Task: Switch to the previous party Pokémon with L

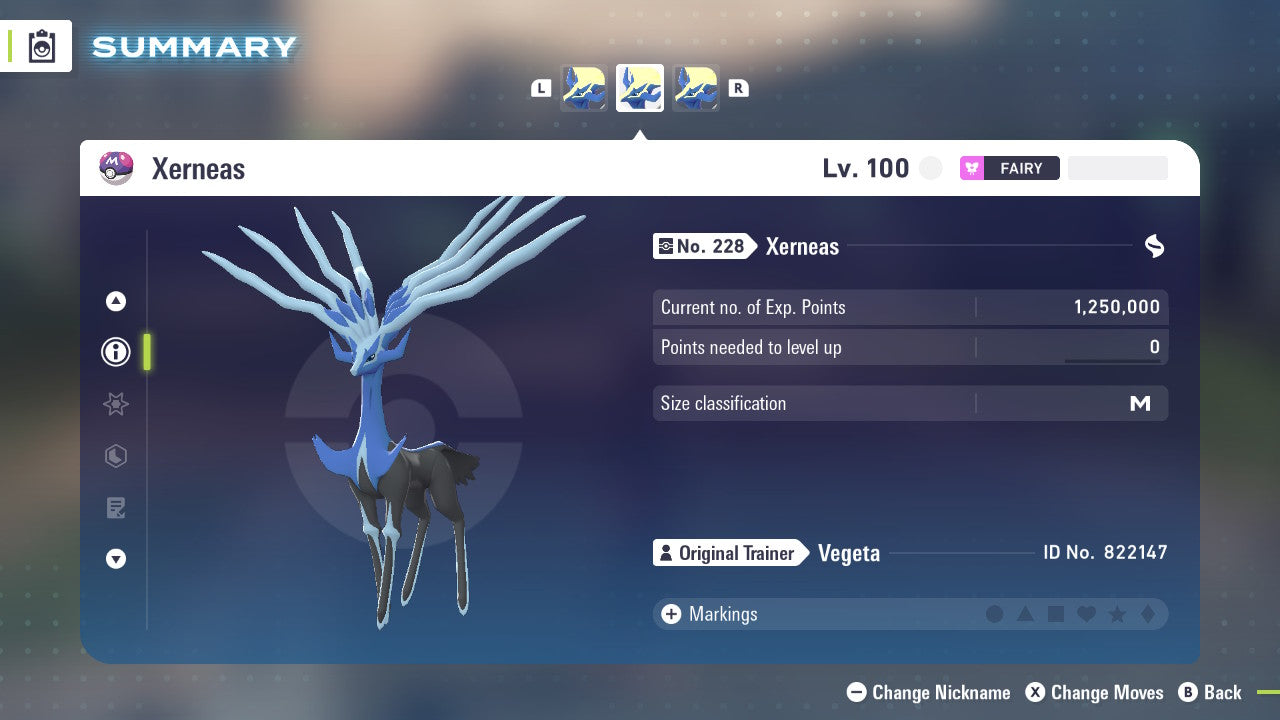Action: 541,88
